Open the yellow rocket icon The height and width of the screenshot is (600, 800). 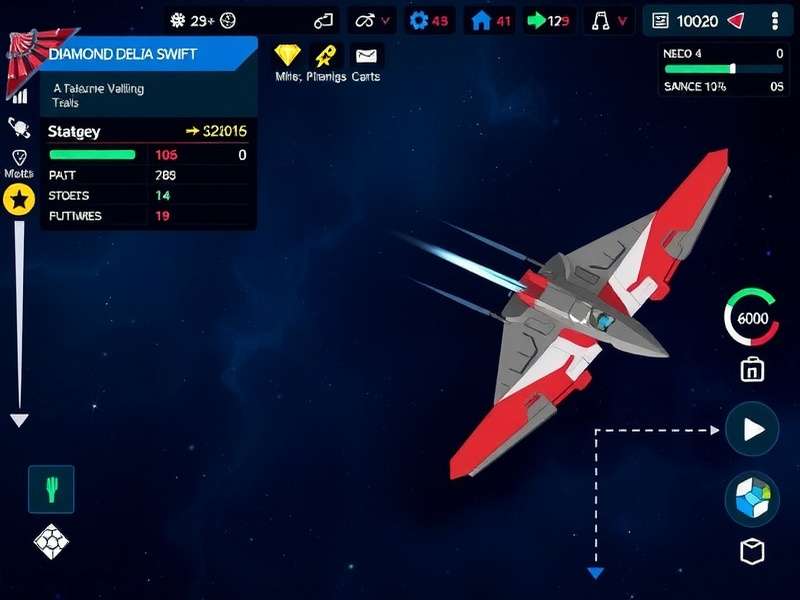tap(324, 56)
